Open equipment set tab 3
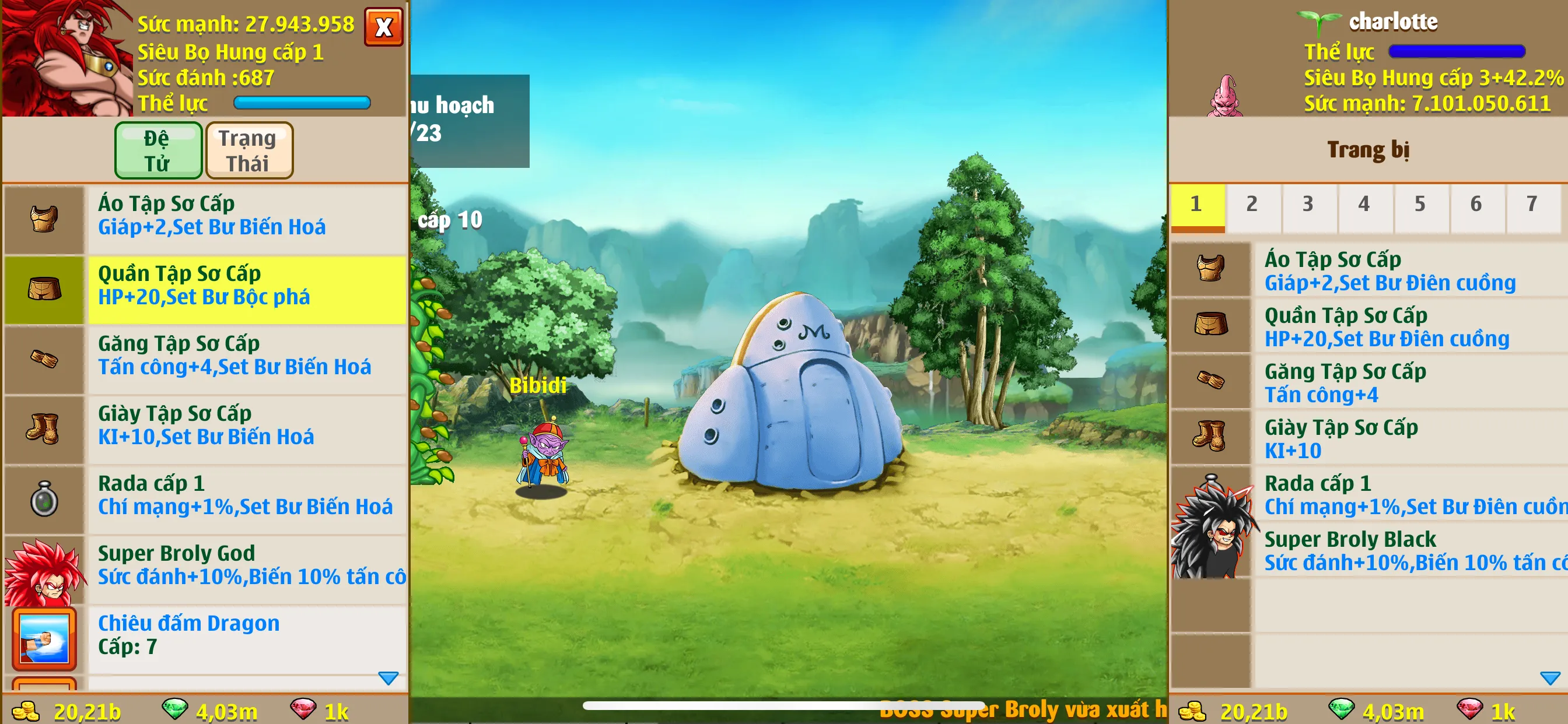The image size is (1568, 724). click(x=1307, y=205)
